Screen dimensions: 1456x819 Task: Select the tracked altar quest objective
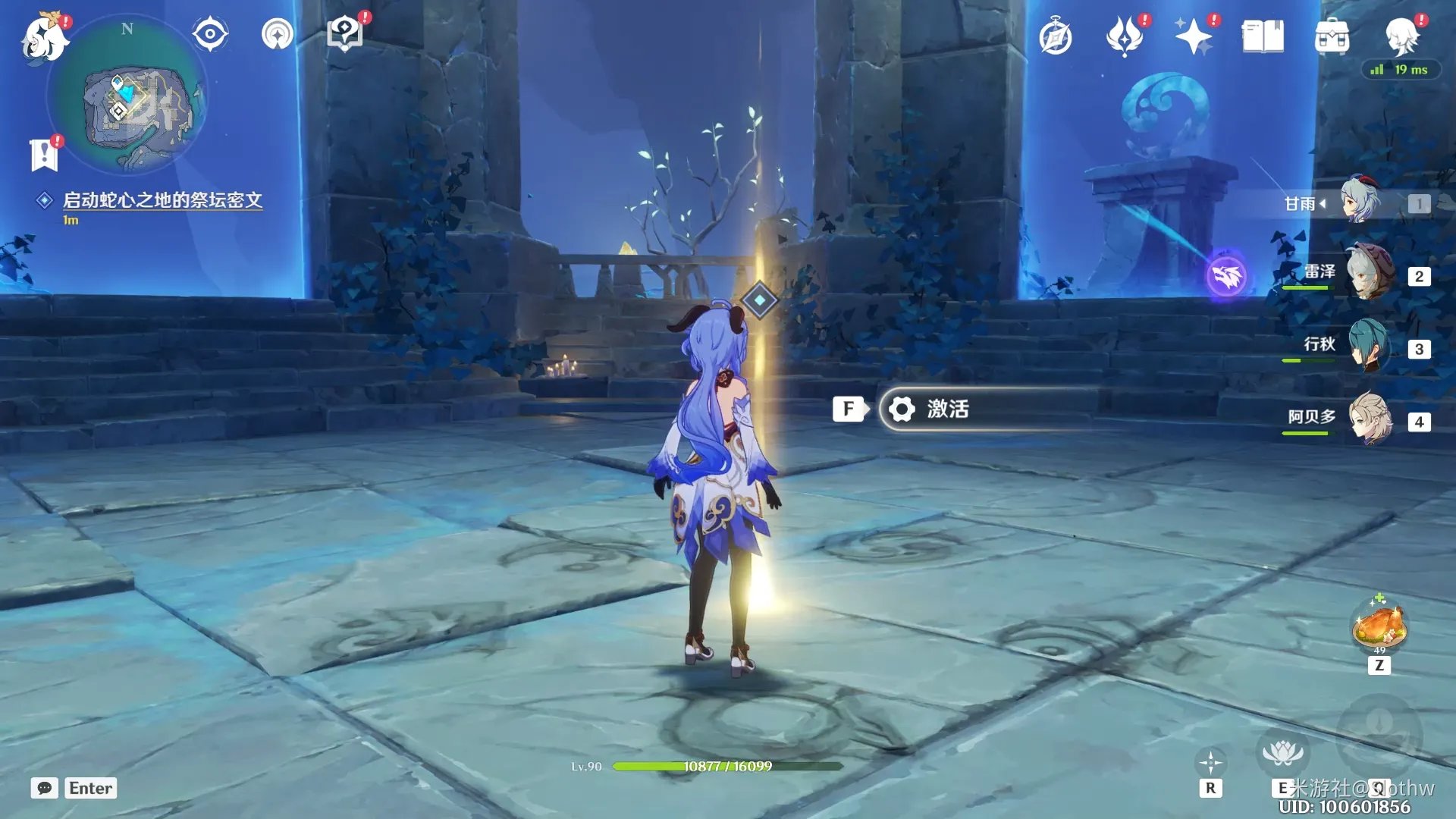162,200
